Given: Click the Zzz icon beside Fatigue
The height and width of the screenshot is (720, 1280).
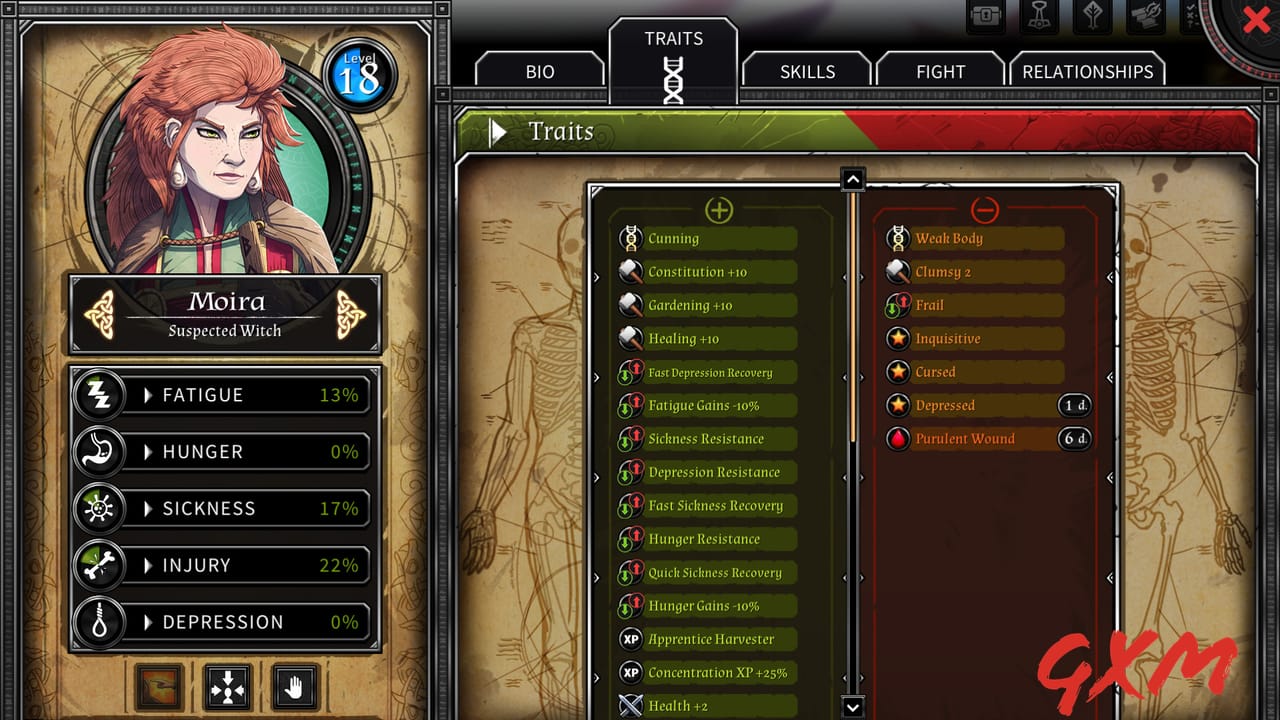Looking at the screenshot, I should click(x=100, y=395).
